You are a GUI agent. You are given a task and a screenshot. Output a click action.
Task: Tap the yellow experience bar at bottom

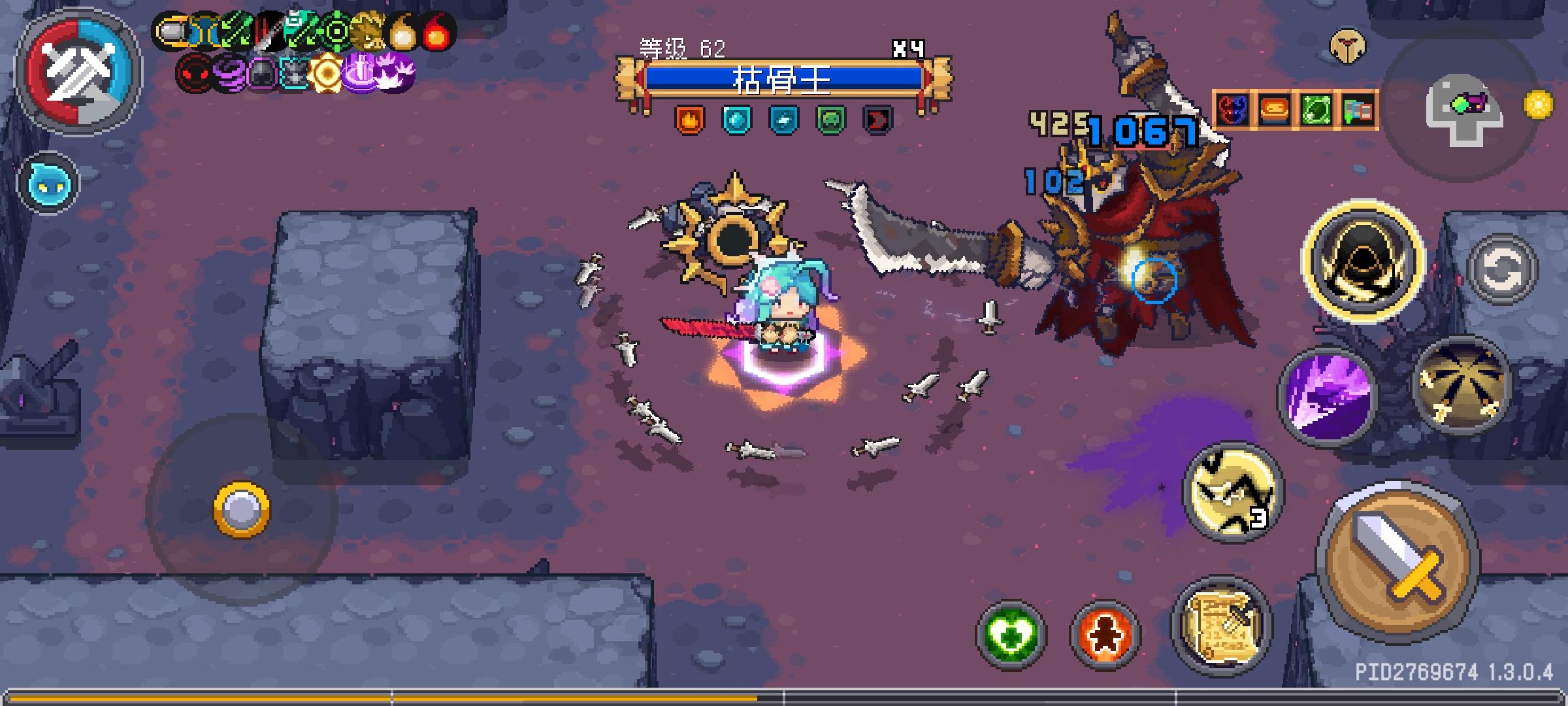point(392,699)
